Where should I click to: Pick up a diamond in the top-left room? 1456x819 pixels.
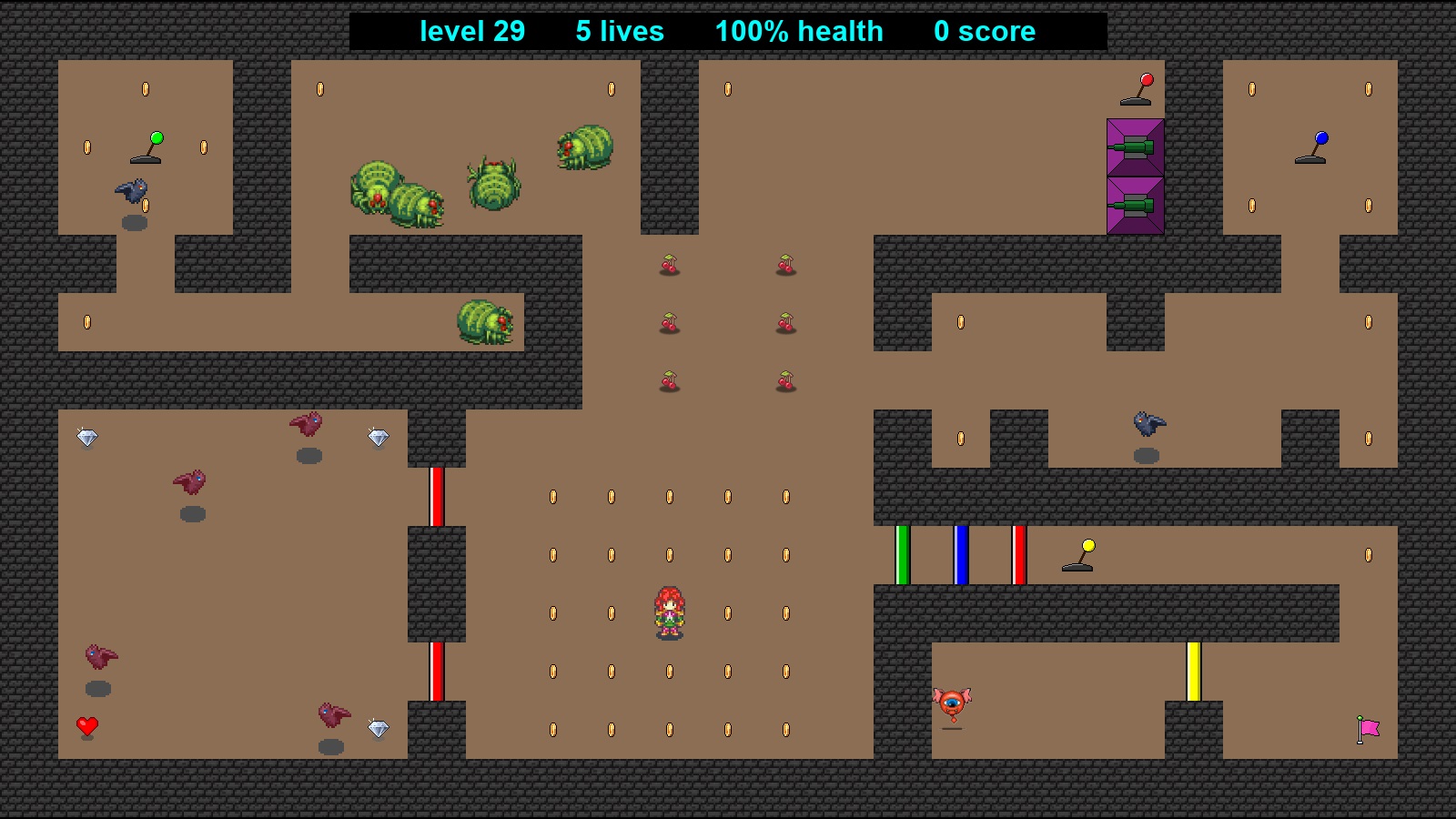point(88,438)
